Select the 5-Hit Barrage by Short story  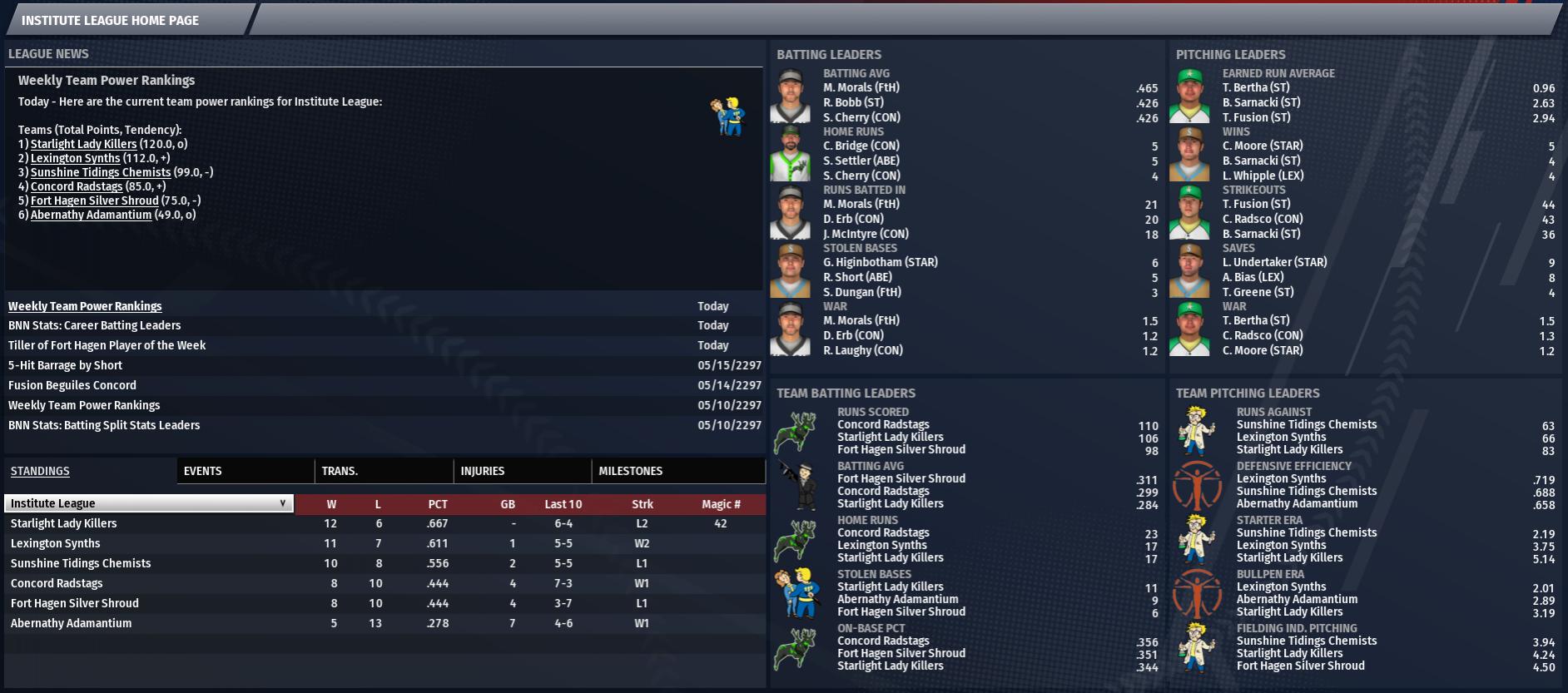[x=65, y=365]
